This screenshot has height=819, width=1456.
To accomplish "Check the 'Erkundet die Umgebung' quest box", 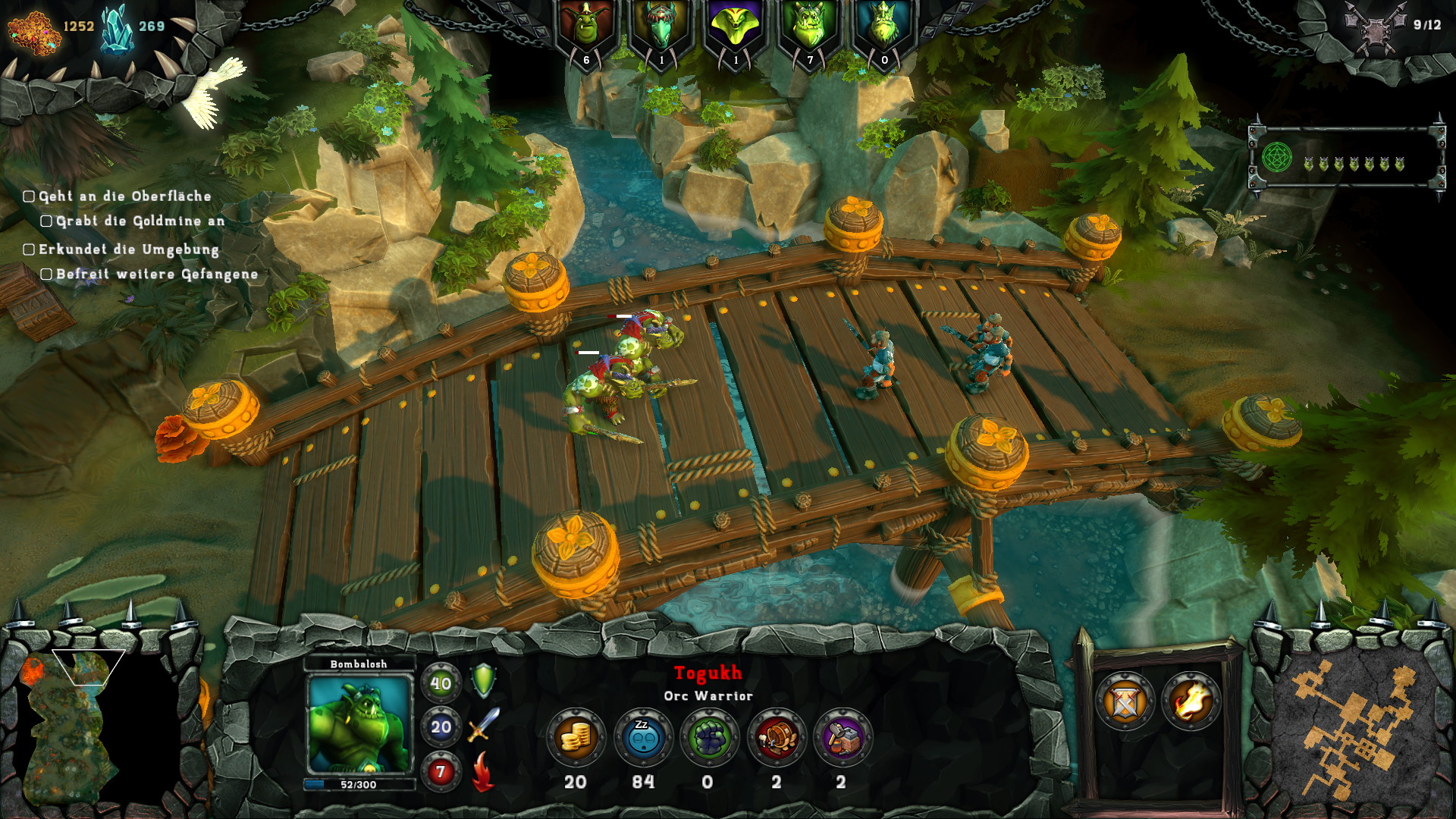I will (28, 249).
